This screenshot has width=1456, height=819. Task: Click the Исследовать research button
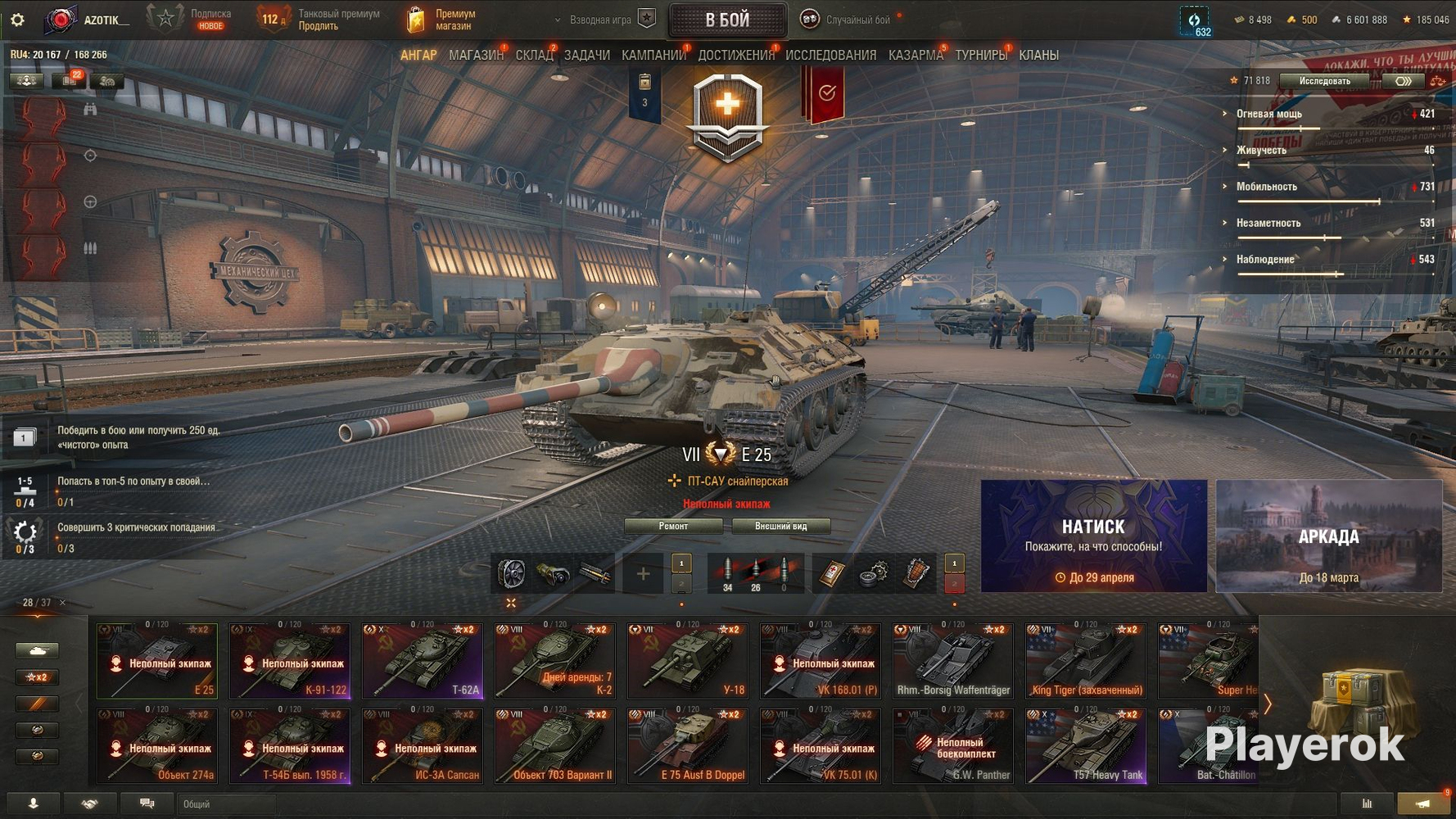point(1324,81)
